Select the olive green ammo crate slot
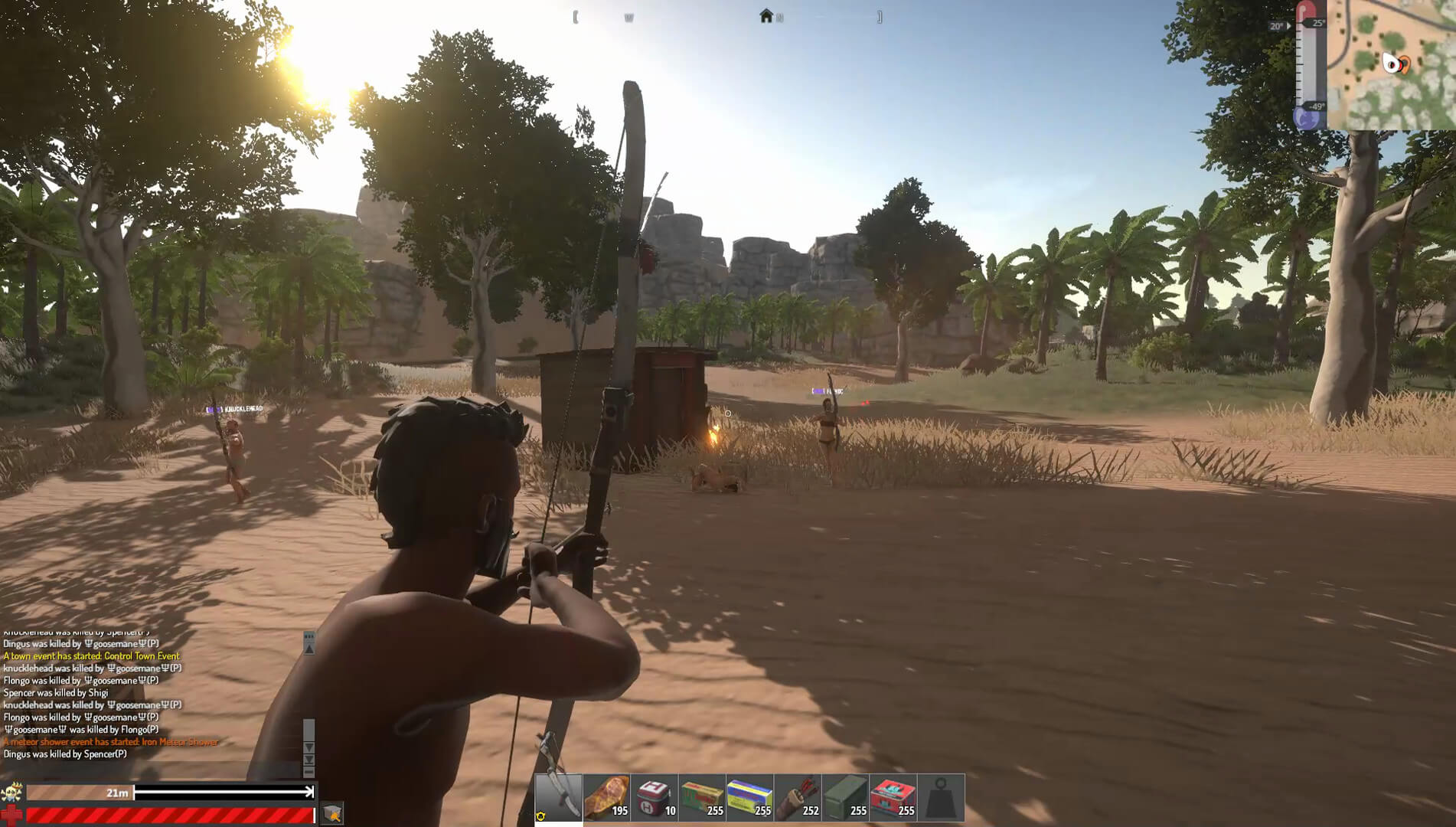Viewport: 1456px width, 827px height. pos(845,797)
